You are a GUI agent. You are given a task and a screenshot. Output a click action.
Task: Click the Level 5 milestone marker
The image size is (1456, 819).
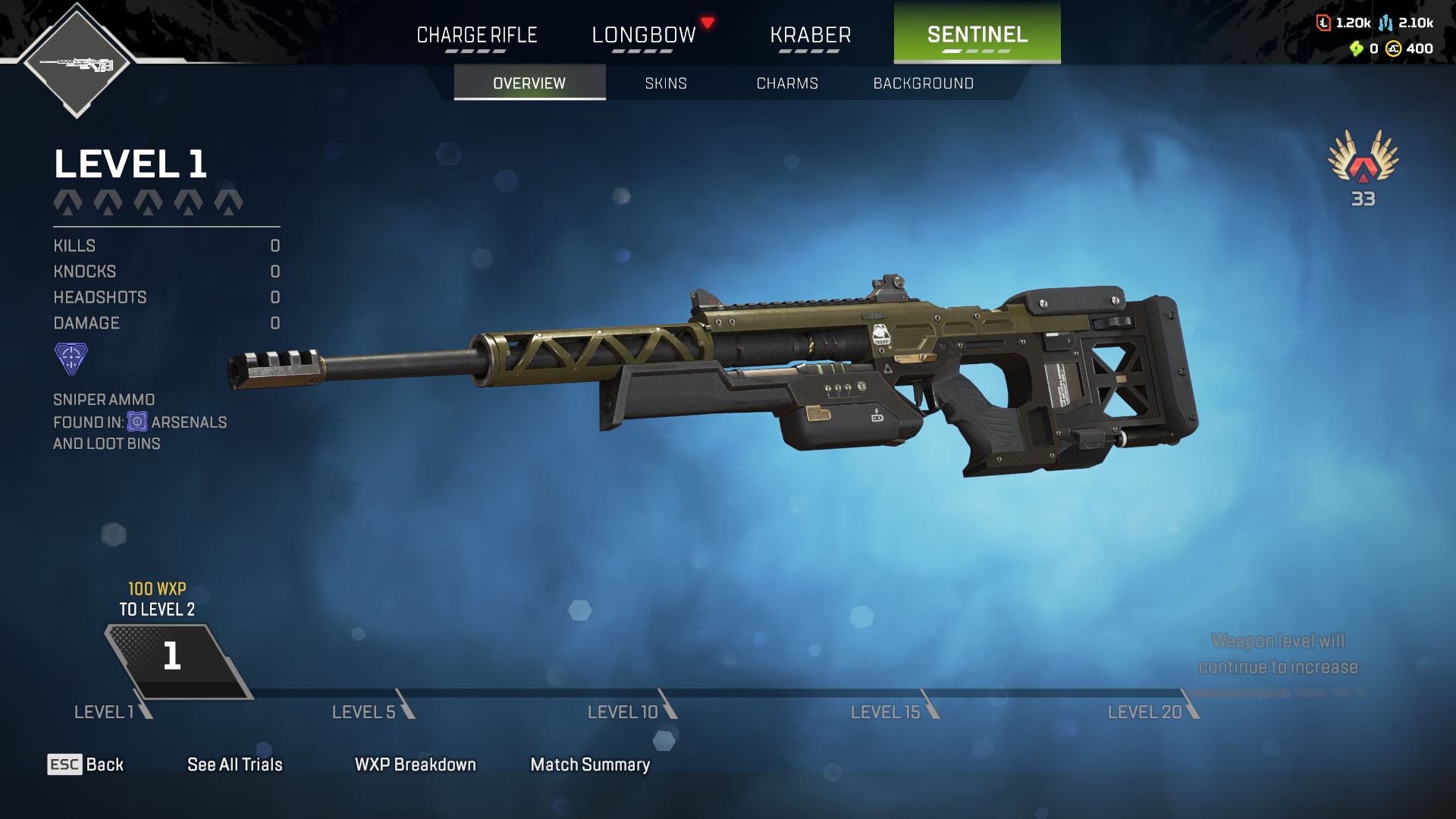[372, 711]
